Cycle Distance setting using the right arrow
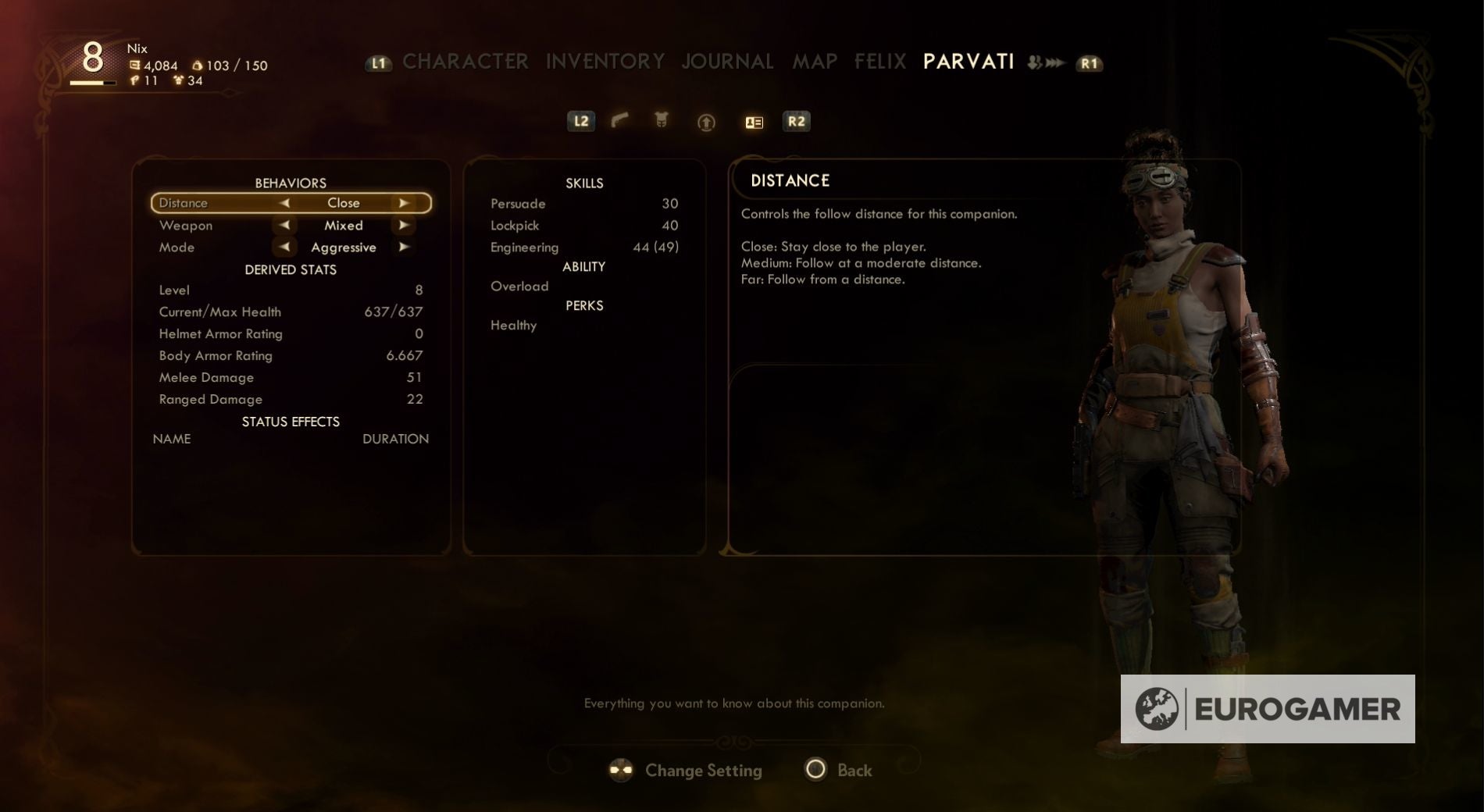This screenshot has width=1484, height=812. pyautogui.click(x=405, y=202)
